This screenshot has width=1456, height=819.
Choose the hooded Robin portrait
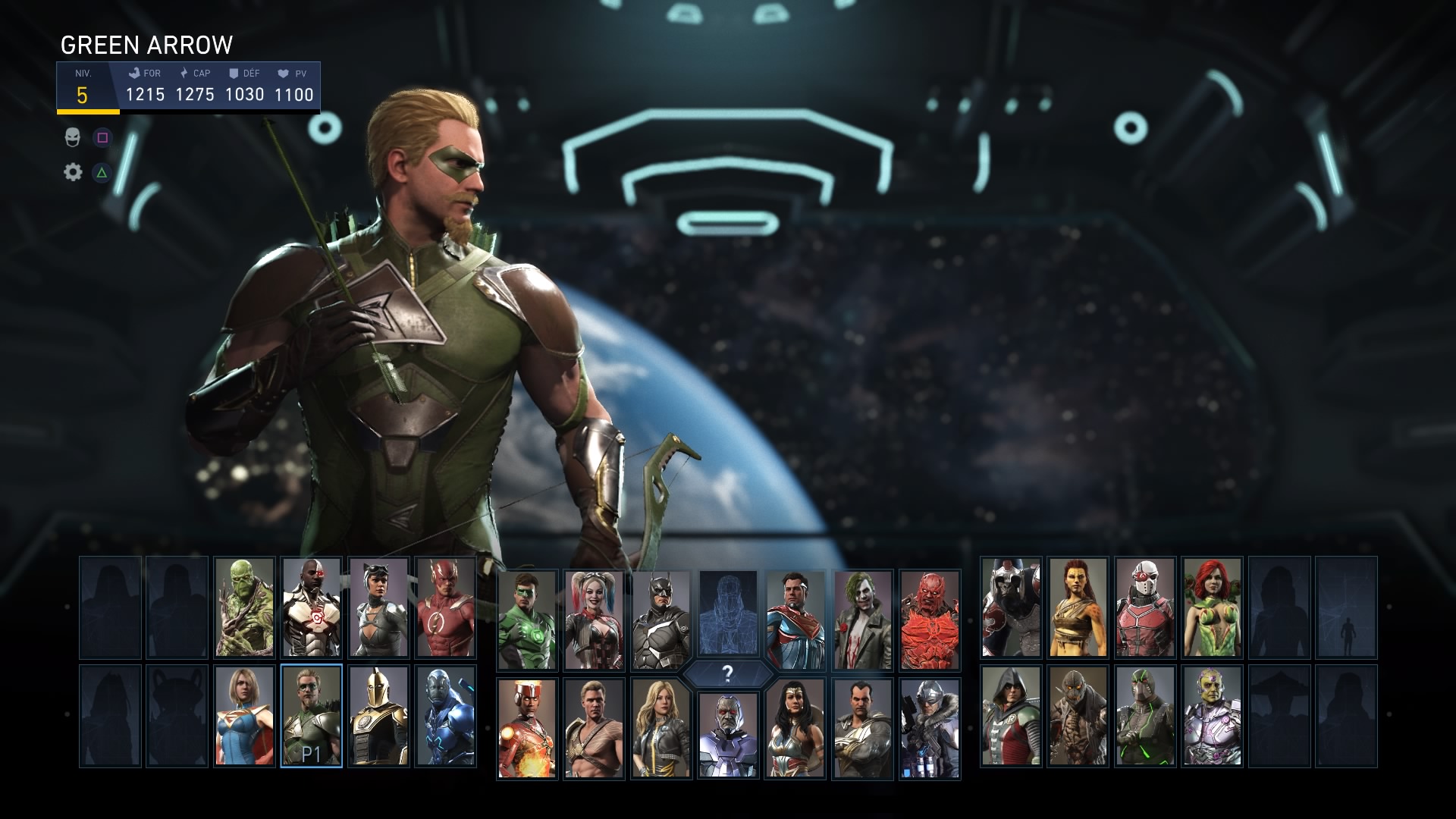(1011, 716)
